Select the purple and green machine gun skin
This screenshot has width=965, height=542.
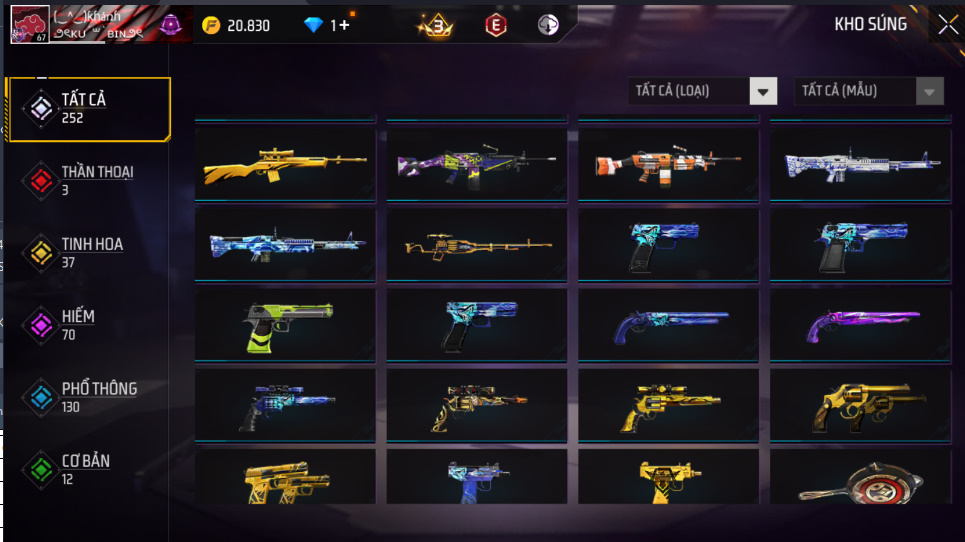pos(476,163)
